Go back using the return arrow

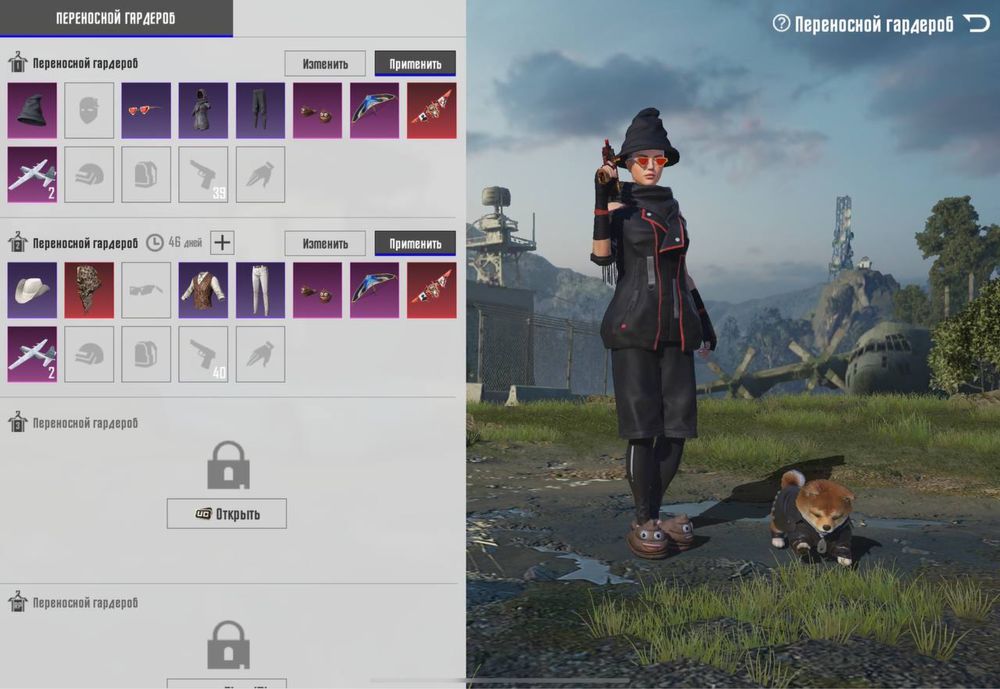pyautogui.click(x=975, y=23)
